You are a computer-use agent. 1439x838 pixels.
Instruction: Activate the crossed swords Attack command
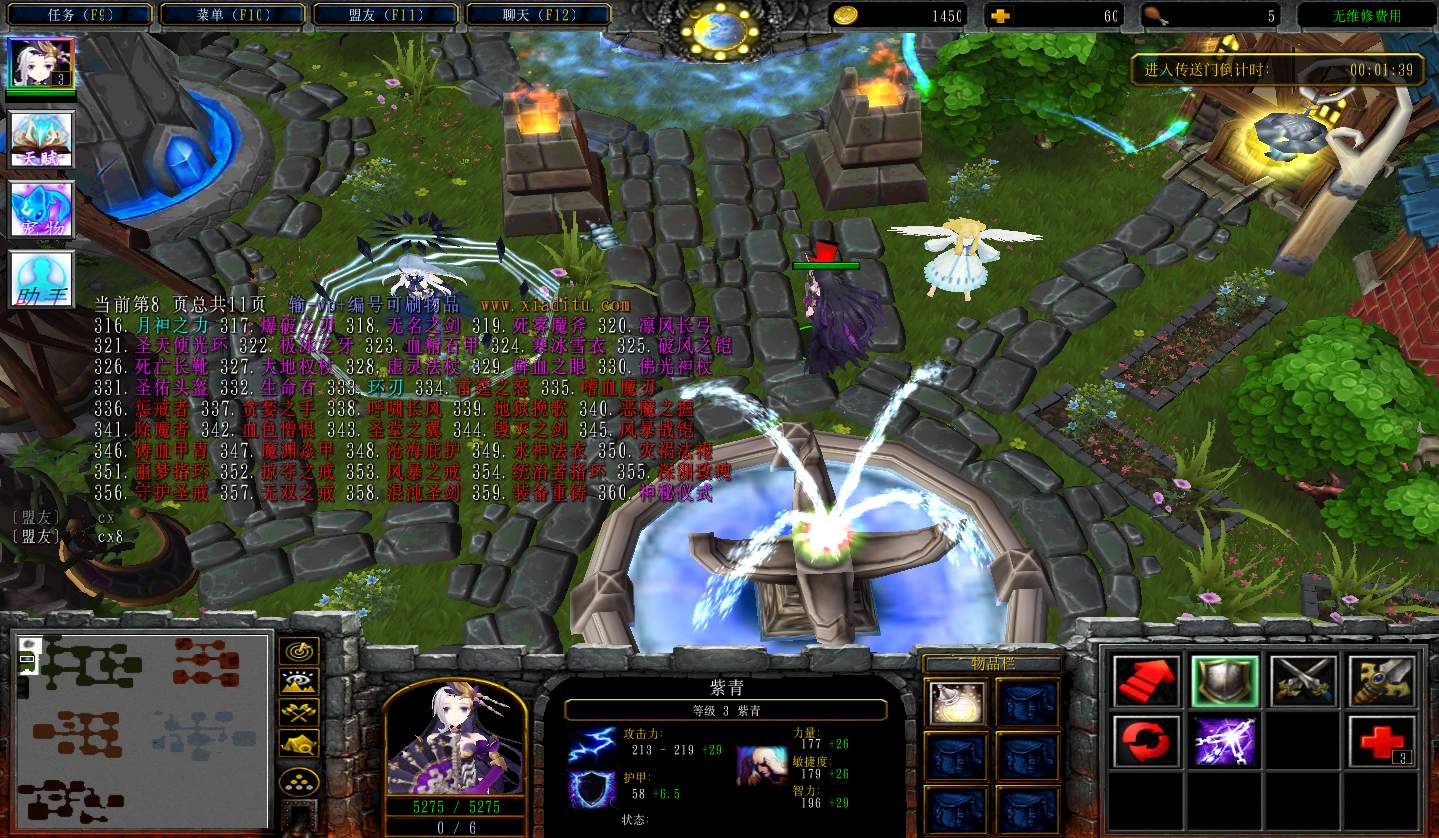1303,681
